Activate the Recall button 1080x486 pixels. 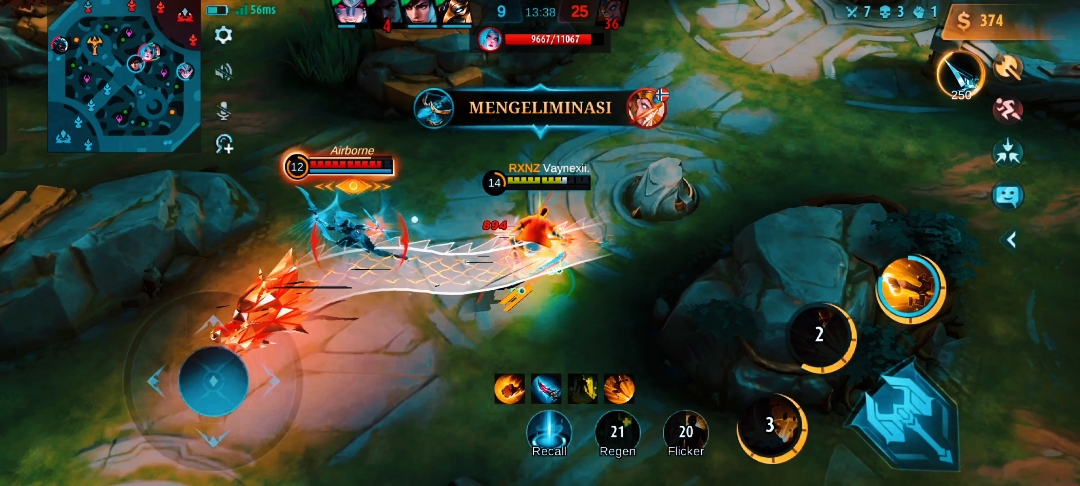[549, 432]
